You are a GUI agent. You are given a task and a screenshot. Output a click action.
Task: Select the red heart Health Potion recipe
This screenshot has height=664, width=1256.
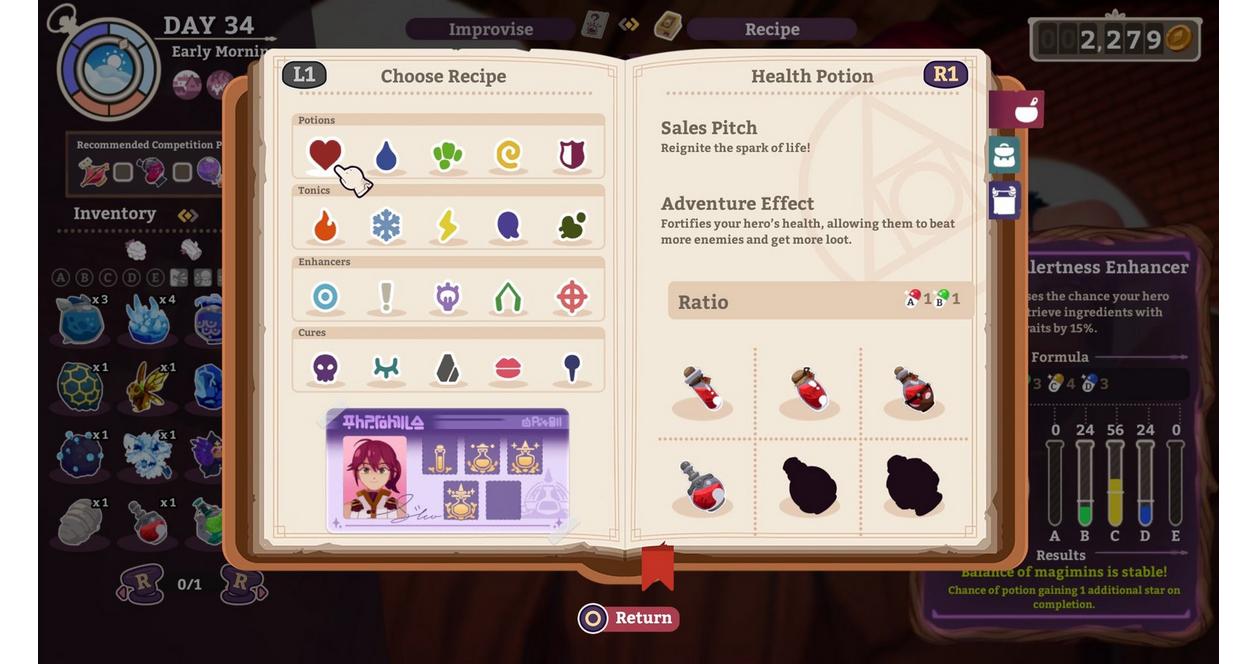click(325, 154)
